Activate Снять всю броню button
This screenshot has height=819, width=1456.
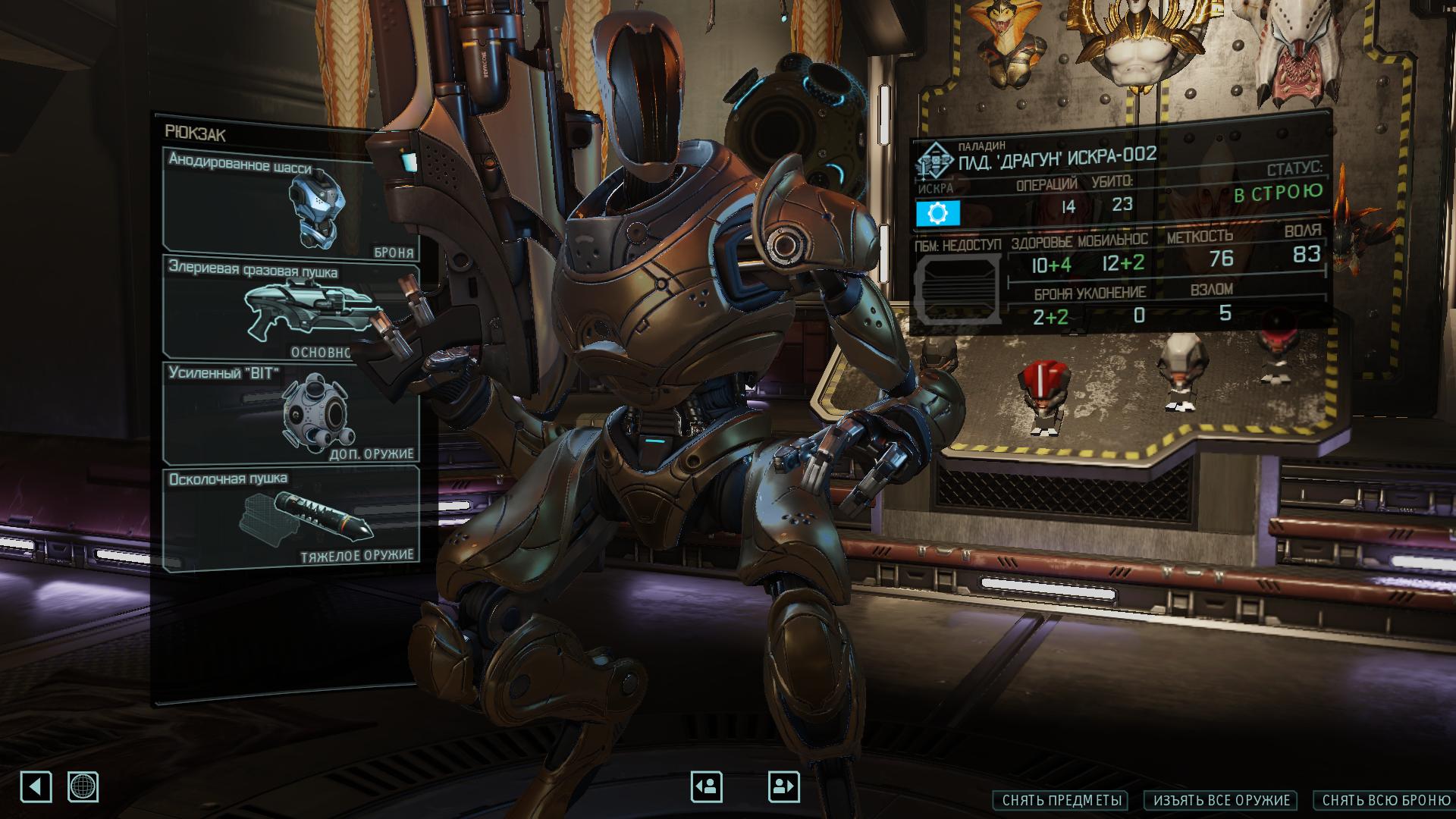pos(1386,800)
